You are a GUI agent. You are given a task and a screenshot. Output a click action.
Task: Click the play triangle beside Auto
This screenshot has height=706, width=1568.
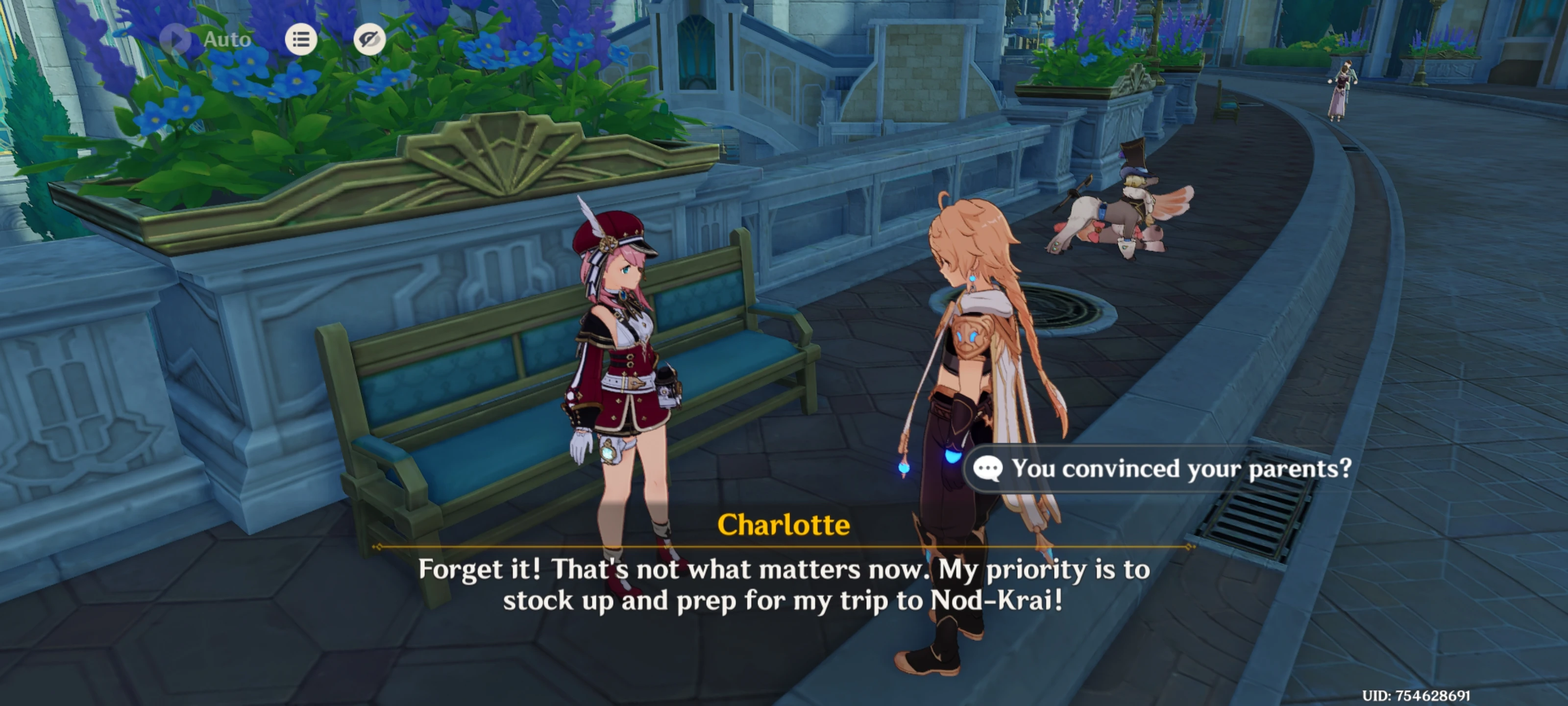pos(175,39)
